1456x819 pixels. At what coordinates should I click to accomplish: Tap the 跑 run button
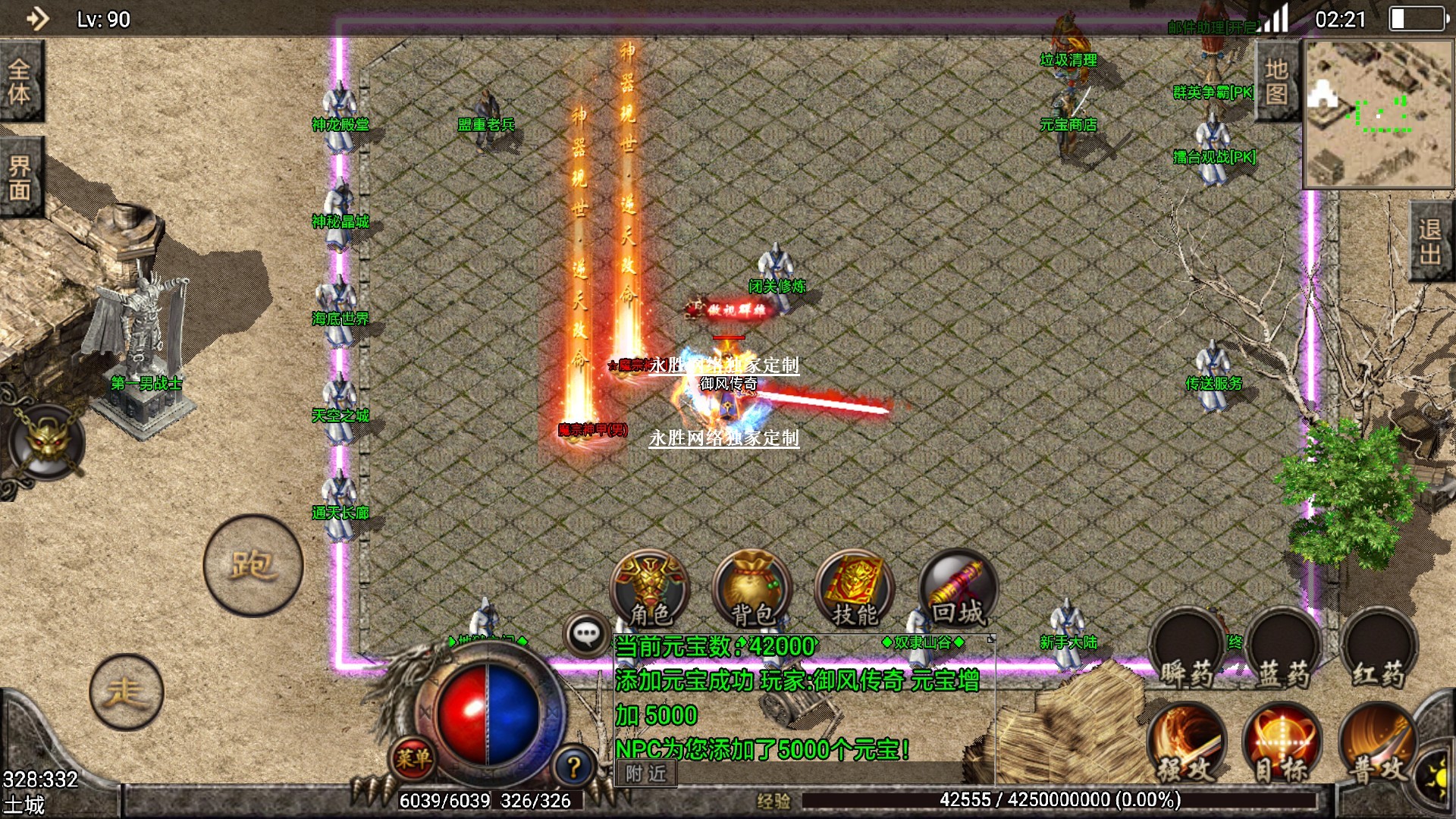(x=253, y=565)
